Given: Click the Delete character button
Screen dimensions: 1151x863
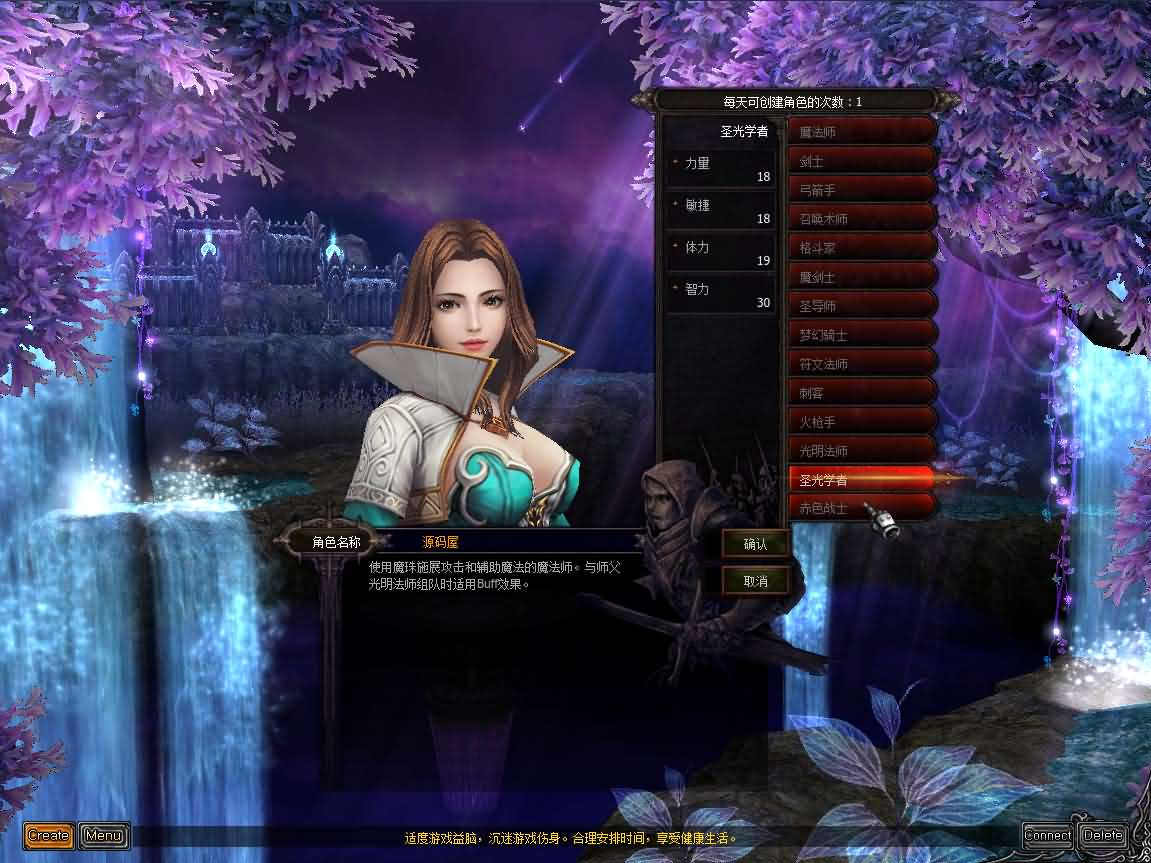Looking at the screenshot, I should [1102, 835].
